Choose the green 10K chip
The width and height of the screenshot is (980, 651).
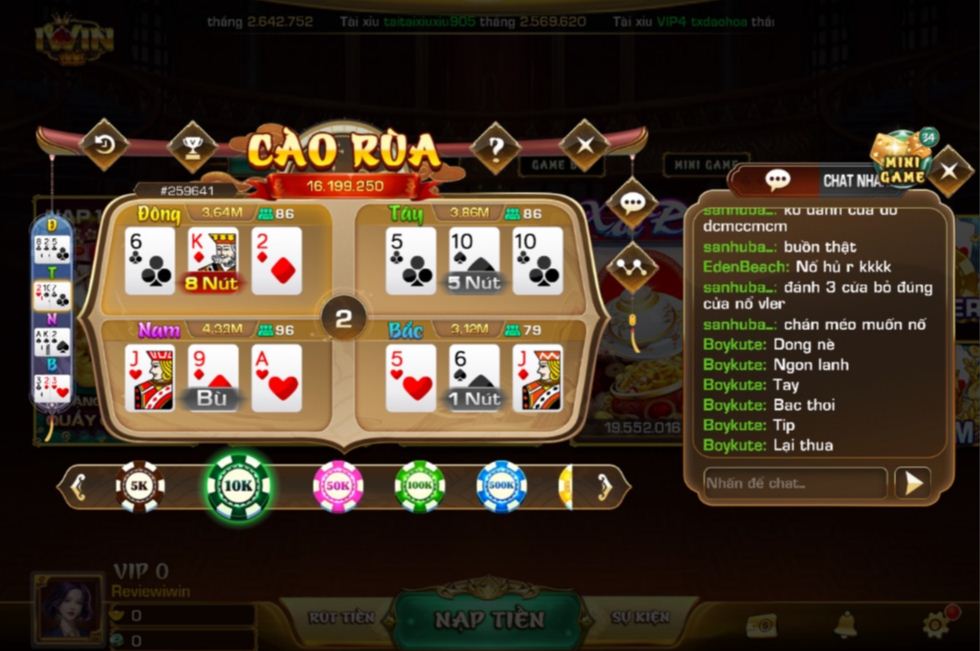click(238, 487)
